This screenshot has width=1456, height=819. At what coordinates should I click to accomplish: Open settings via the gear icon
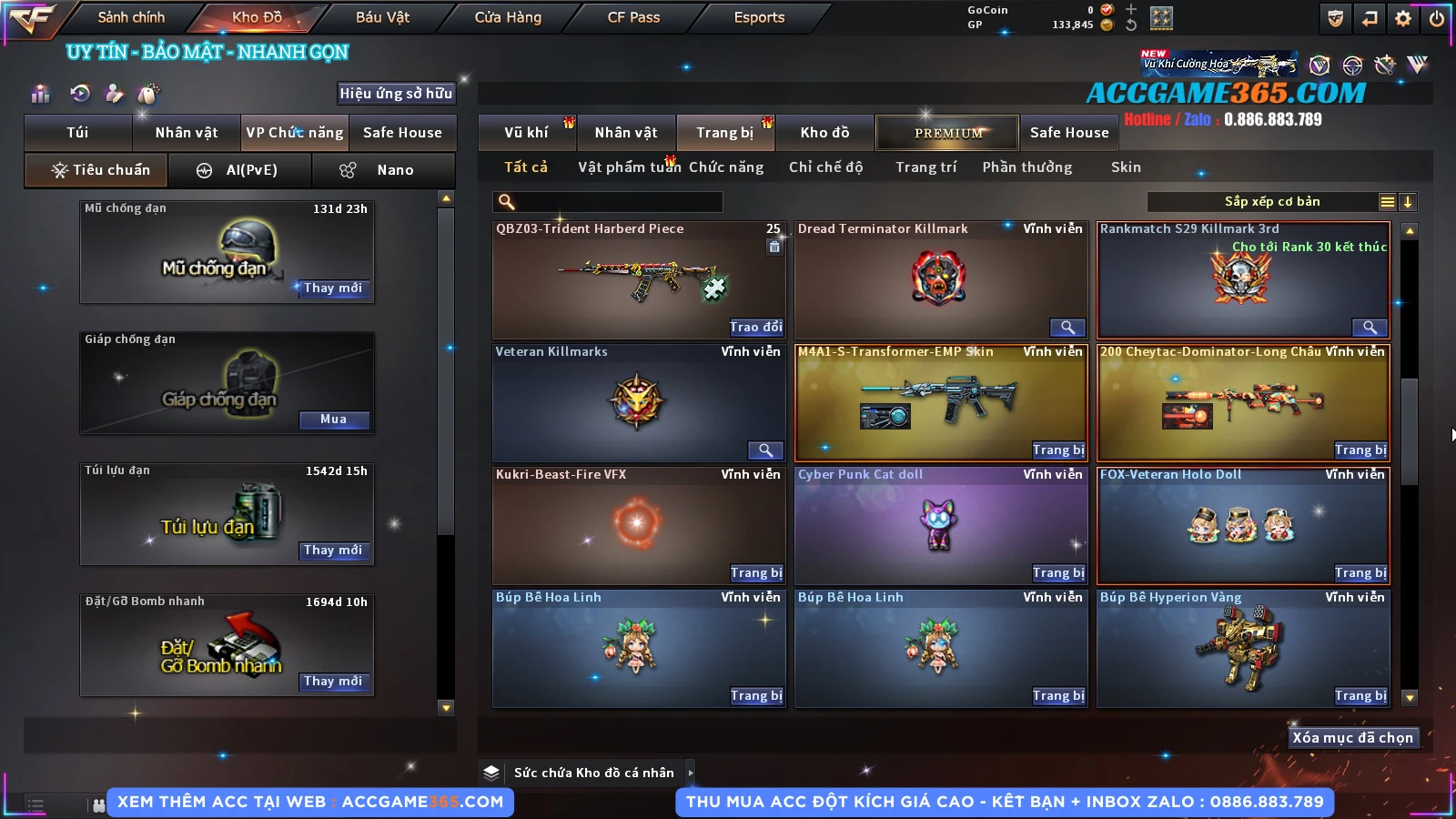pyautogui.click(x=1403, y=18)
